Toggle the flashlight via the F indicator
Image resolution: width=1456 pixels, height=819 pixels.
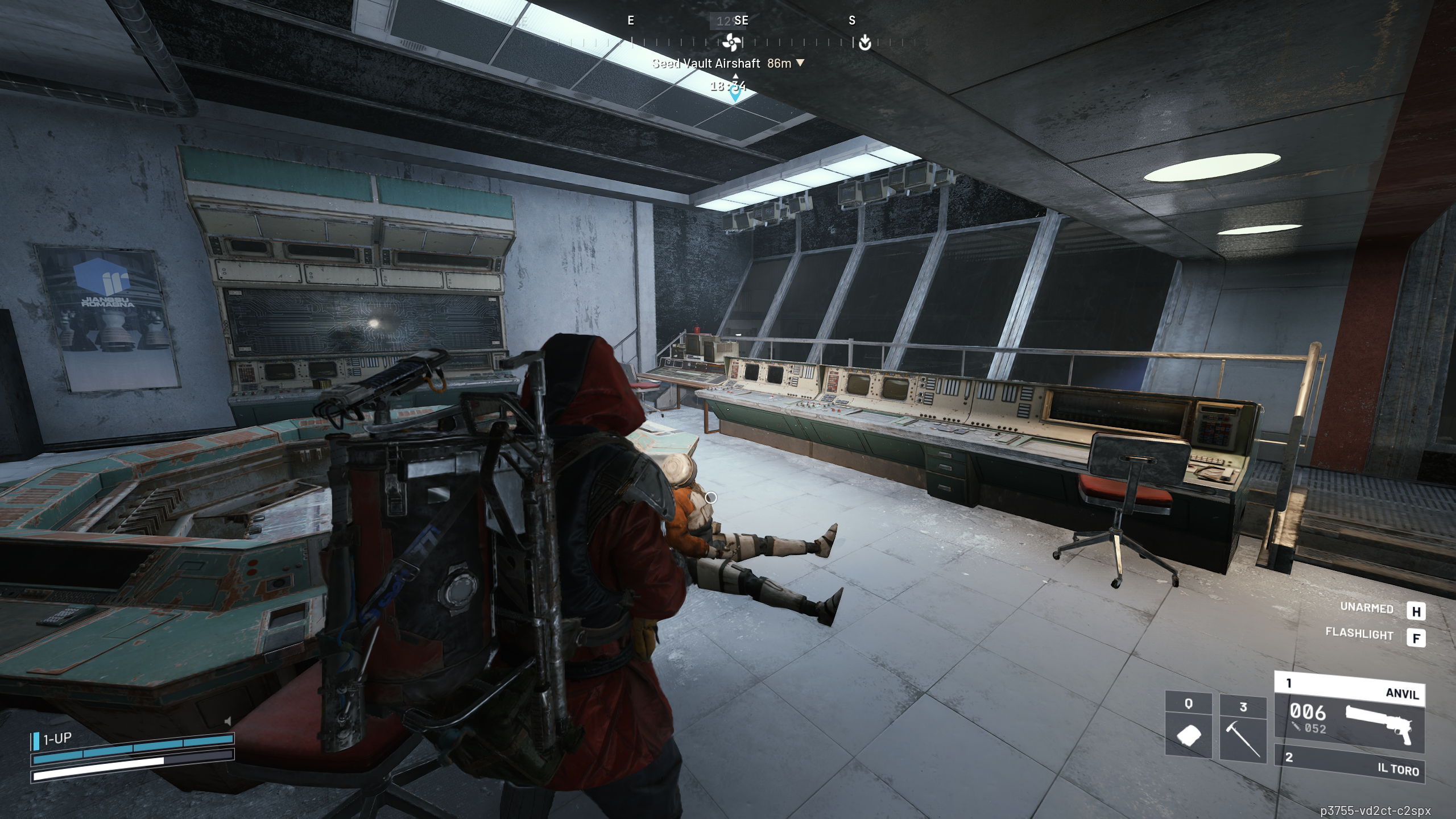1417,638
